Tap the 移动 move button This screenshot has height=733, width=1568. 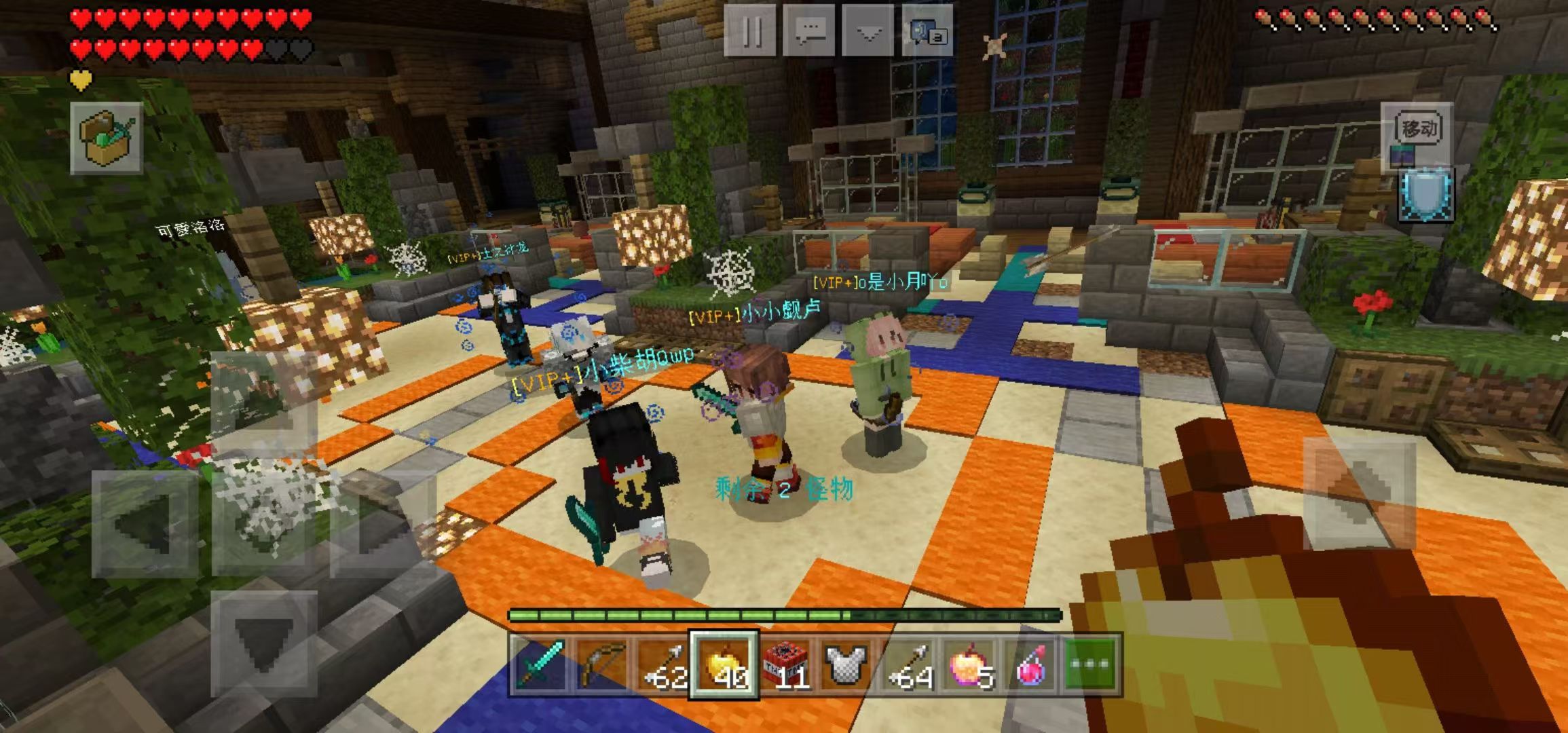1418,128
